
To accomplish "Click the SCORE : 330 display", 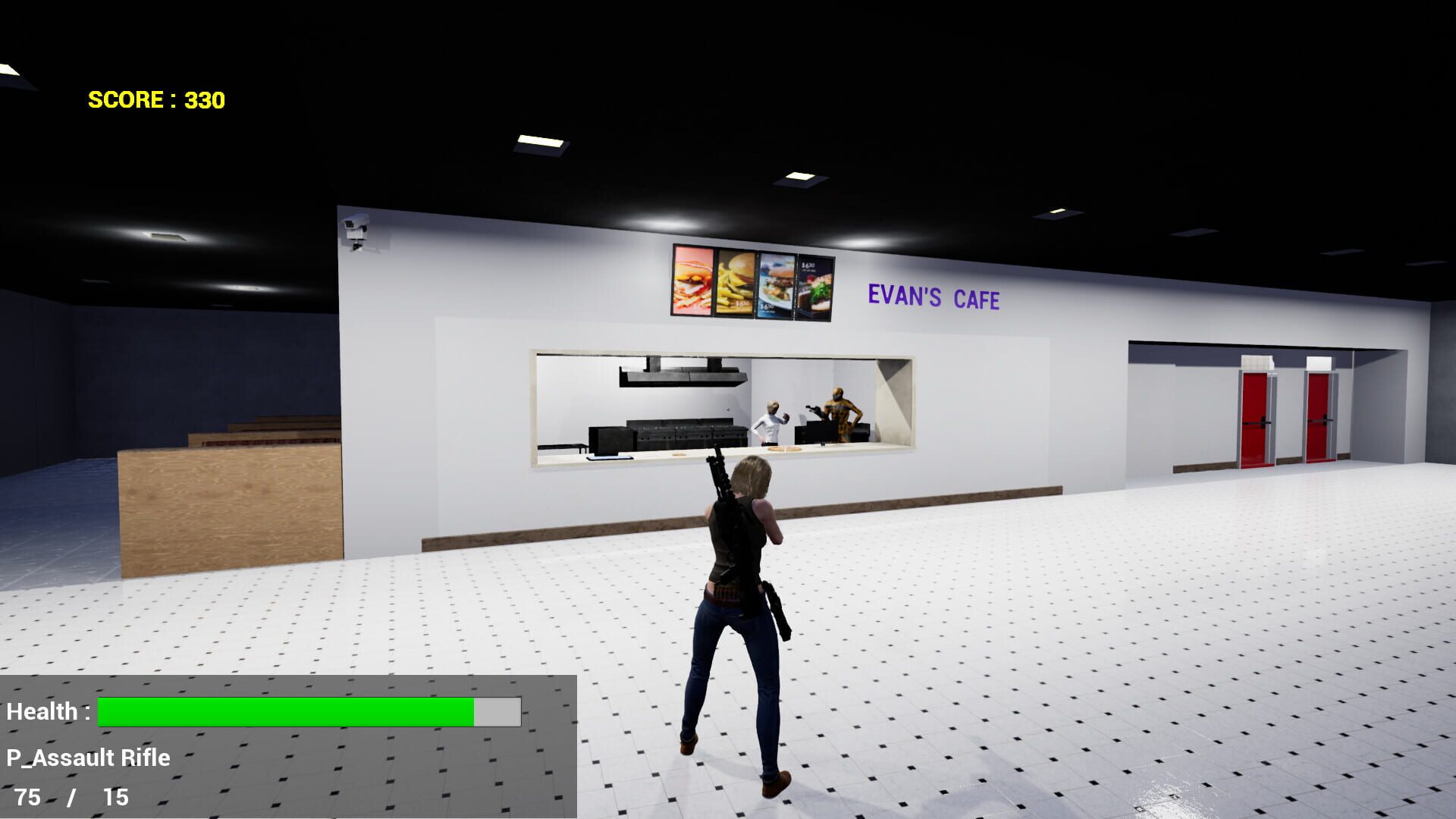I will coord(155,99).
